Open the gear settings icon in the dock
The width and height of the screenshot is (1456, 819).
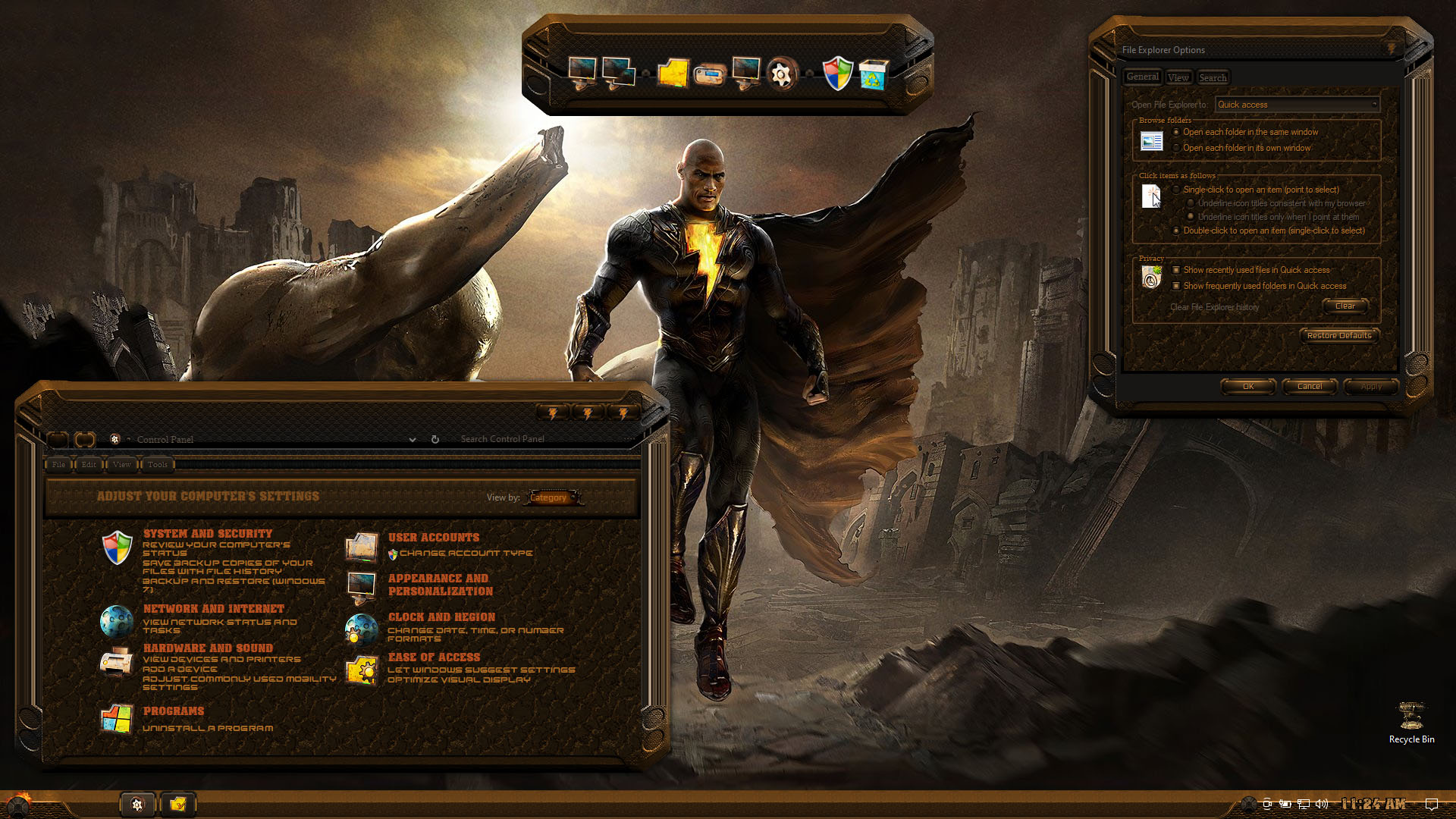click(x=781, y=74)
